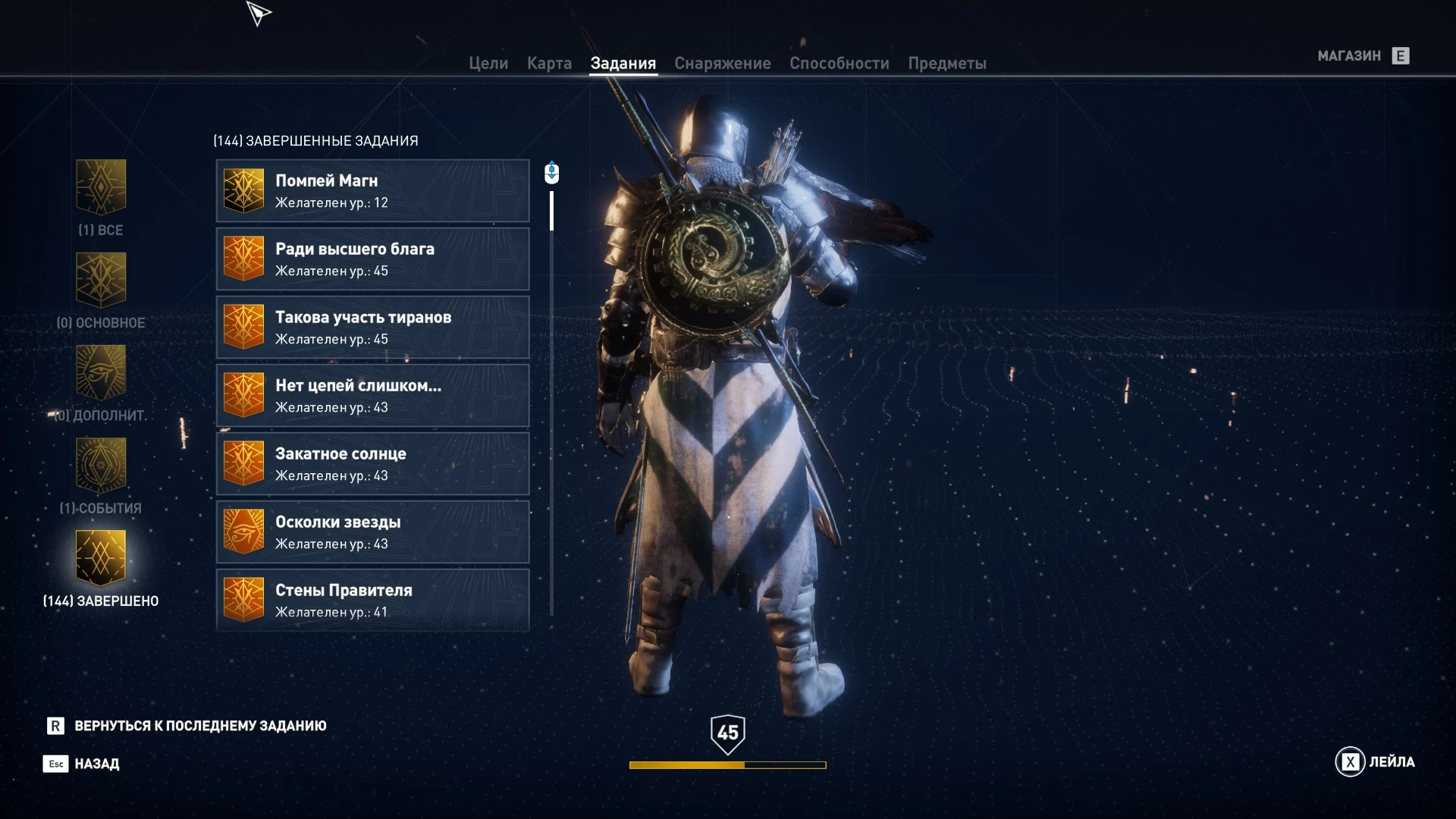Toggle the Закатное солнце quest entry

pyautogui.click(x=373, y=463)
